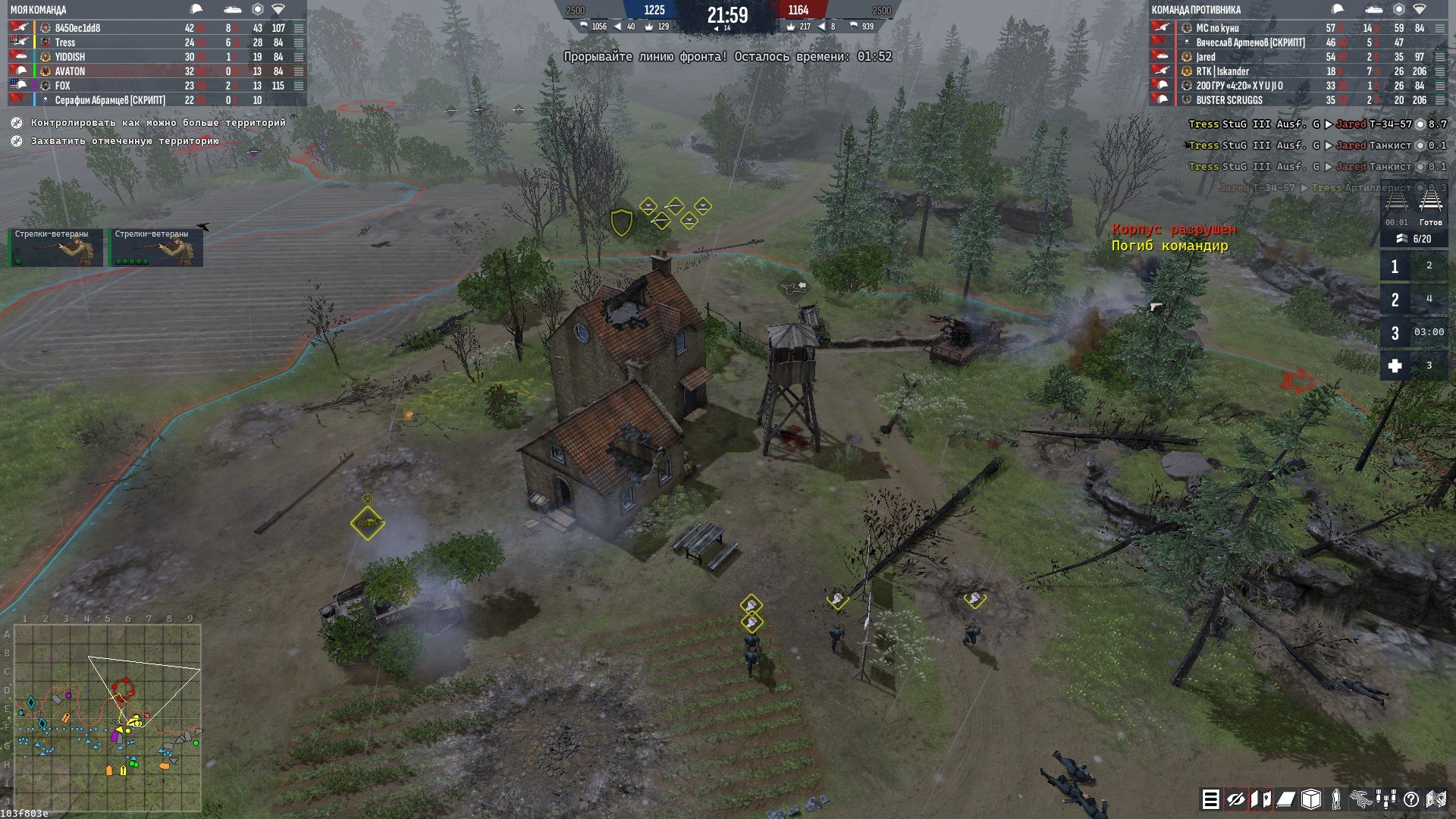The image size is (1456, 819).
Task: Select the veteran riflemen squad with five pips
Action: click(x=155, y=247)
